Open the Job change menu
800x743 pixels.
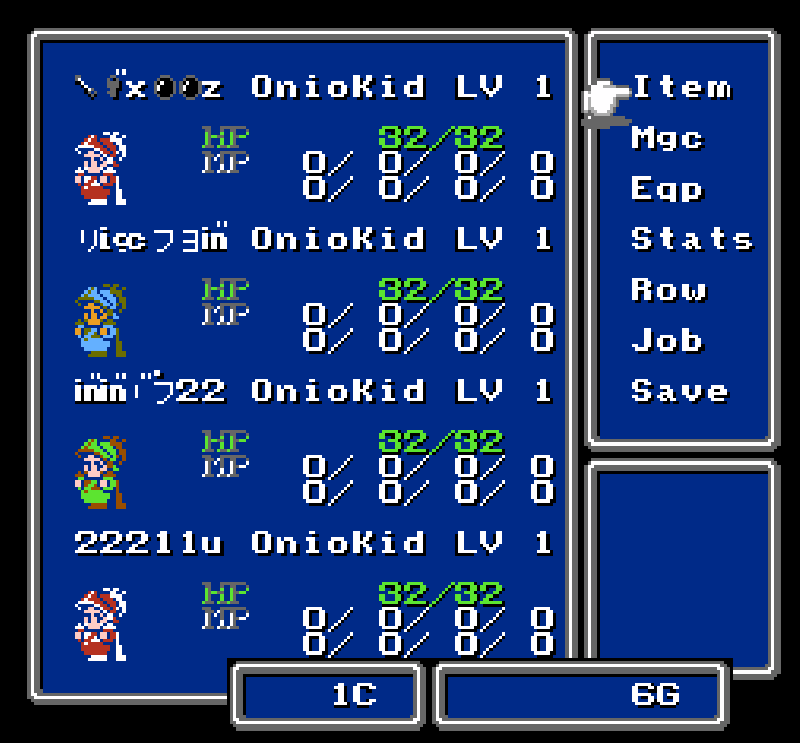667,341
